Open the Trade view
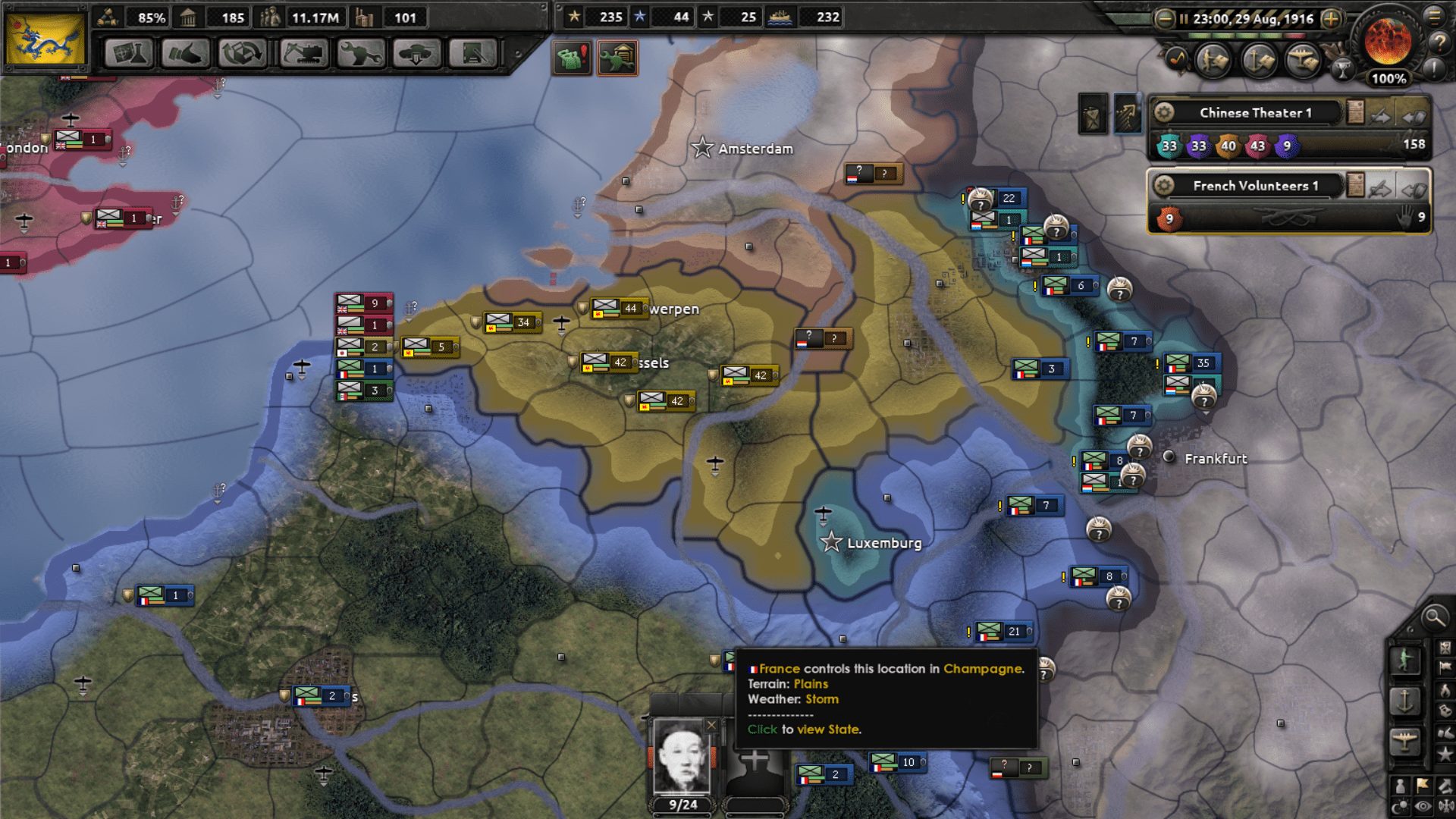The image size is (1456, 819). pyautogui.click(x=242, y=54)
